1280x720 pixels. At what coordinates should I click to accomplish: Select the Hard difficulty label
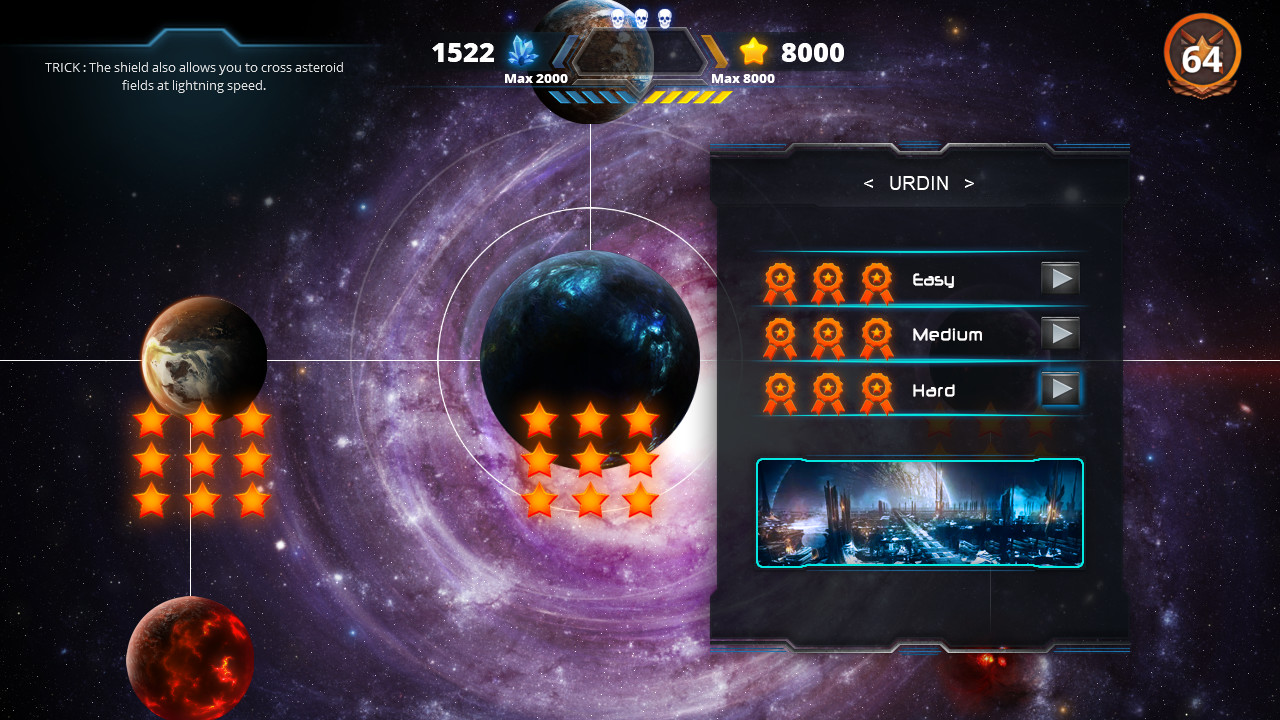click(x=932, y=392)
